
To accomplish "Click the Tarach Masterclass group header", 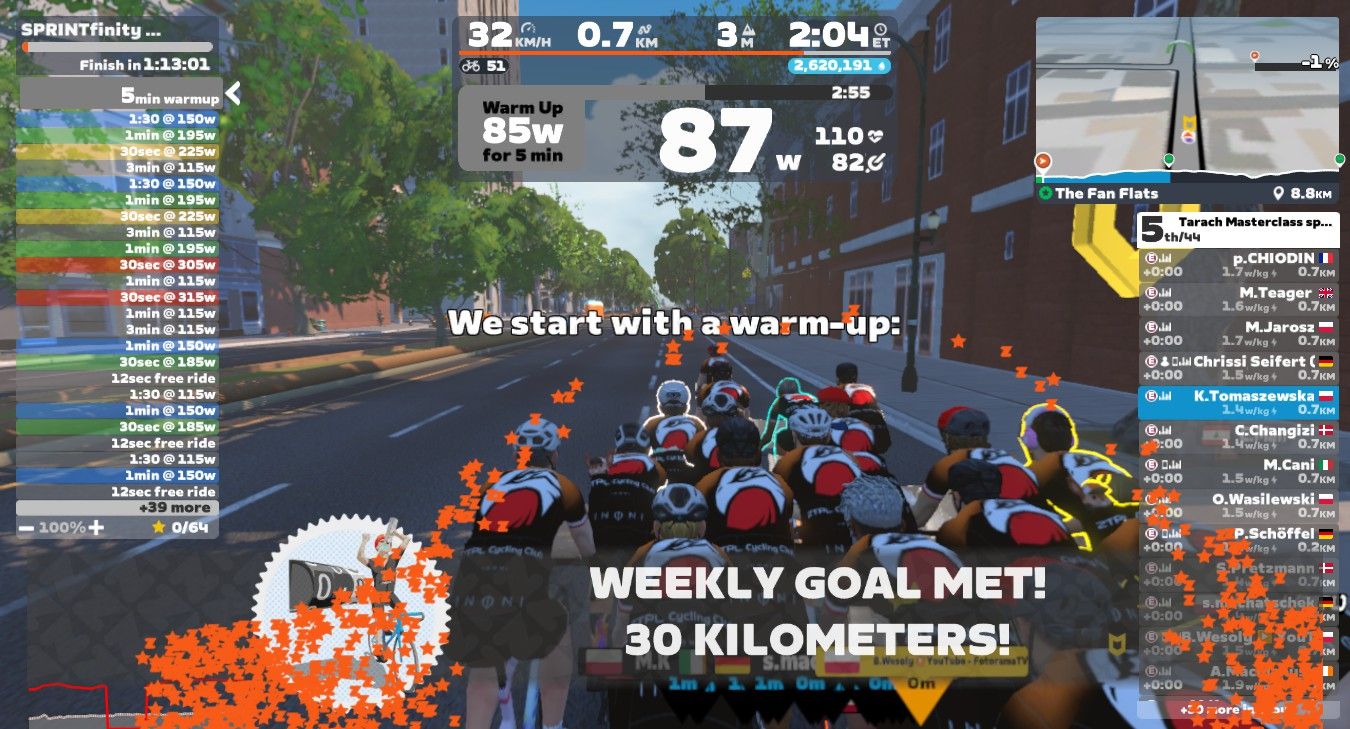I will point(1238,229).
